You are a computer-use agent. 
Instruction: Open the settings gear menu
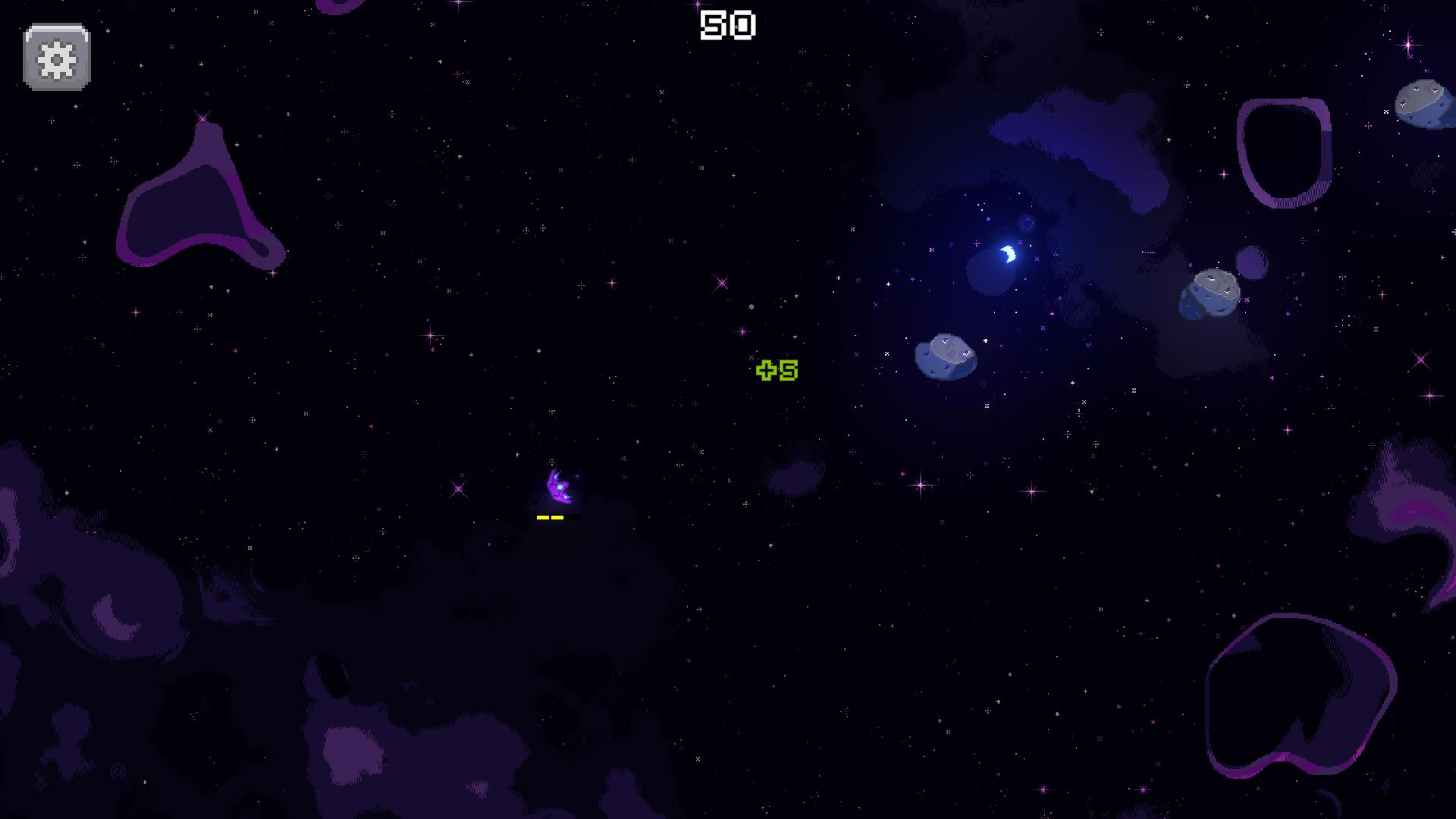56,55
